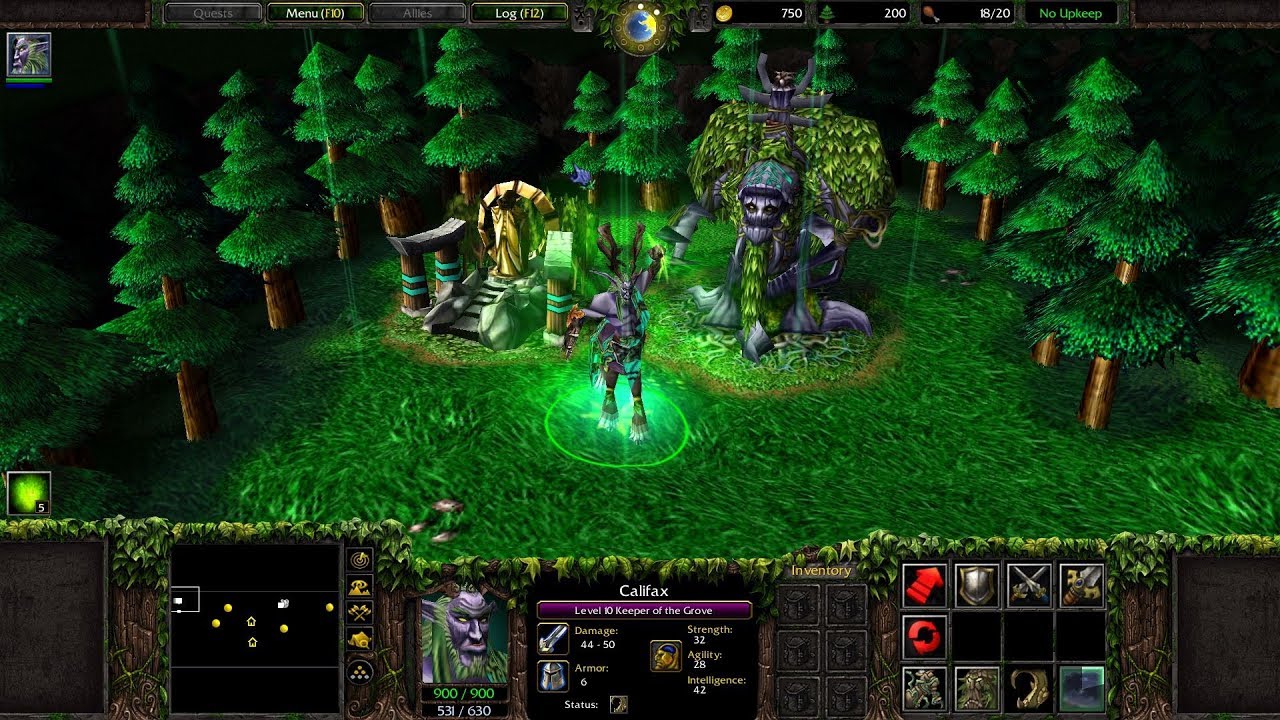Activate the minimap signal ping button

coord(360,561)
